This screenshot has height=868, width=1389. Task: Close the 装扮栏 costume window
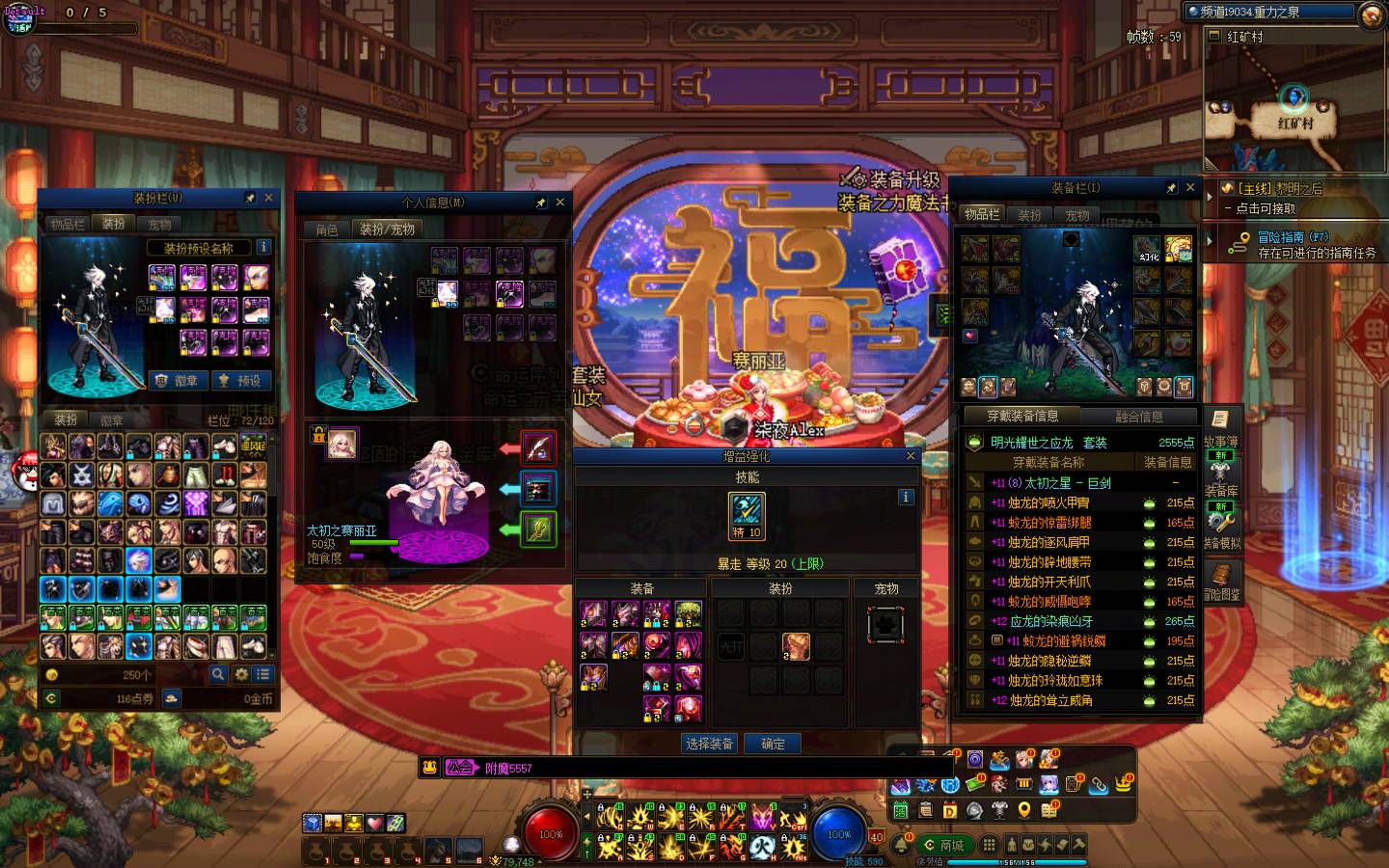(x=268, y=198)
